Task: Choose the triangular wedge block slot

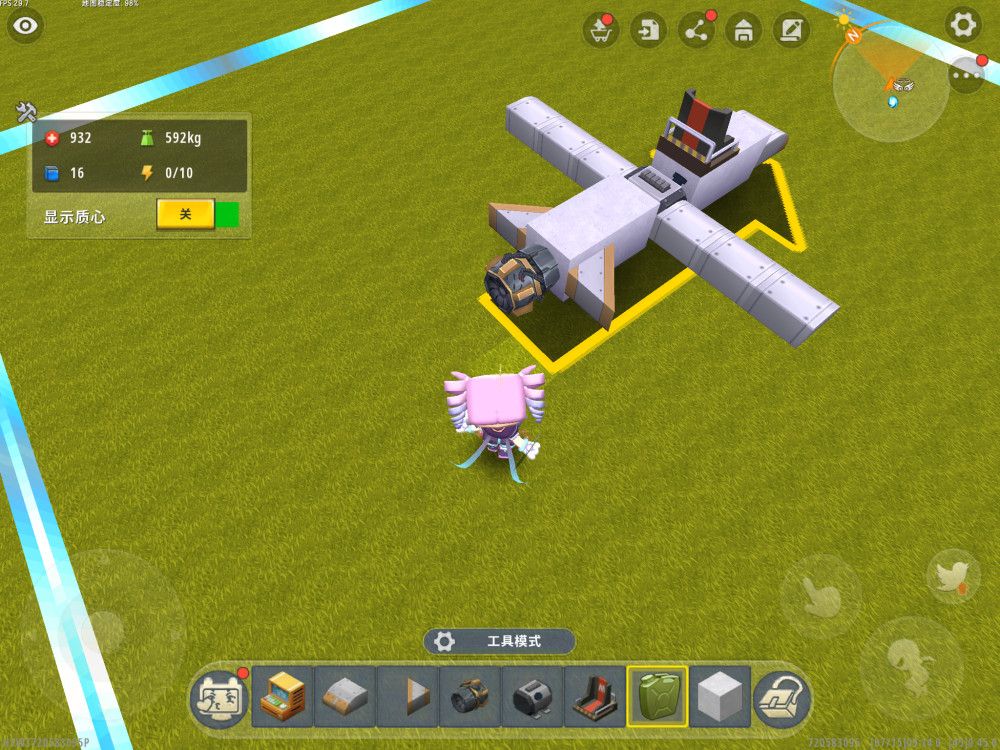Action: pos(407,696)
